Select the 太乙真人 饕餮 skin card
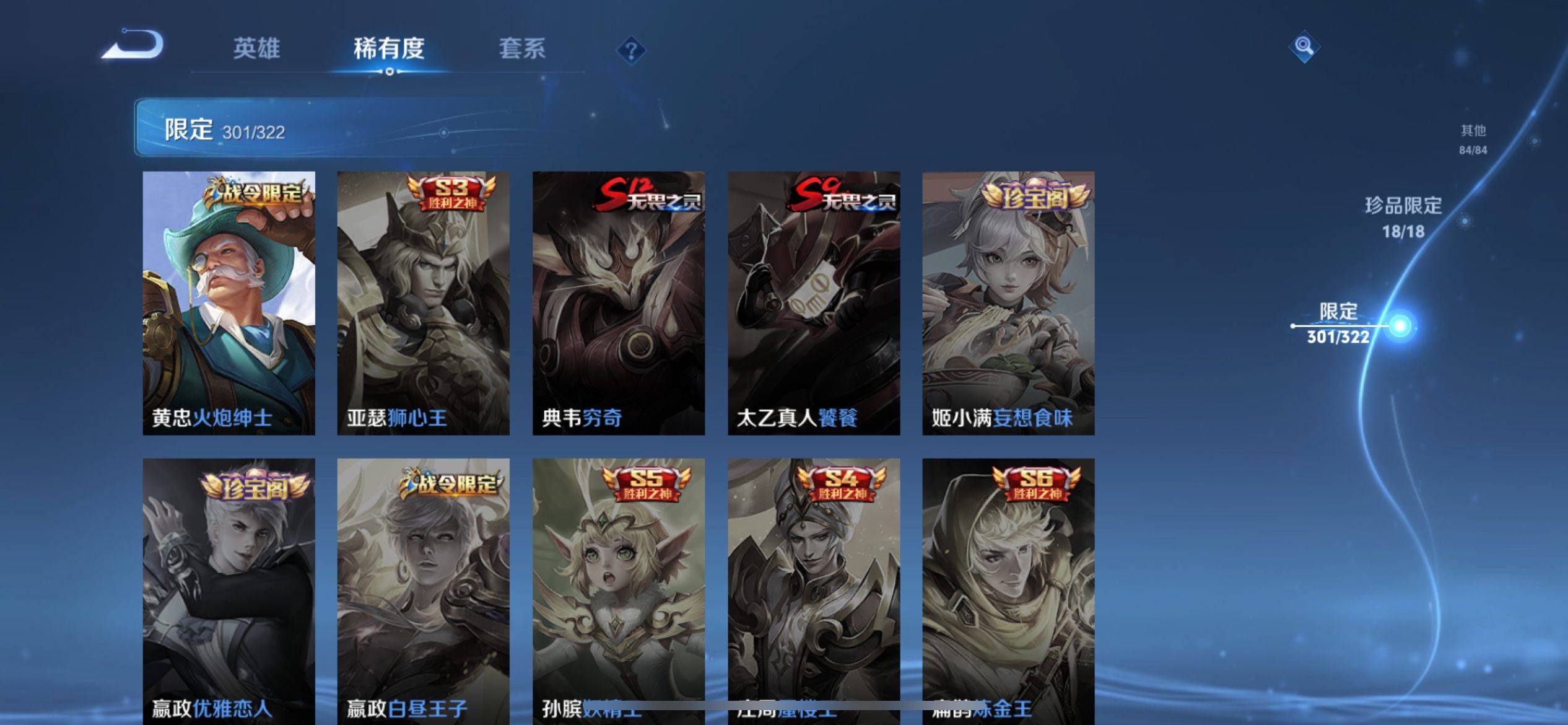 click(x=813, y=303)
